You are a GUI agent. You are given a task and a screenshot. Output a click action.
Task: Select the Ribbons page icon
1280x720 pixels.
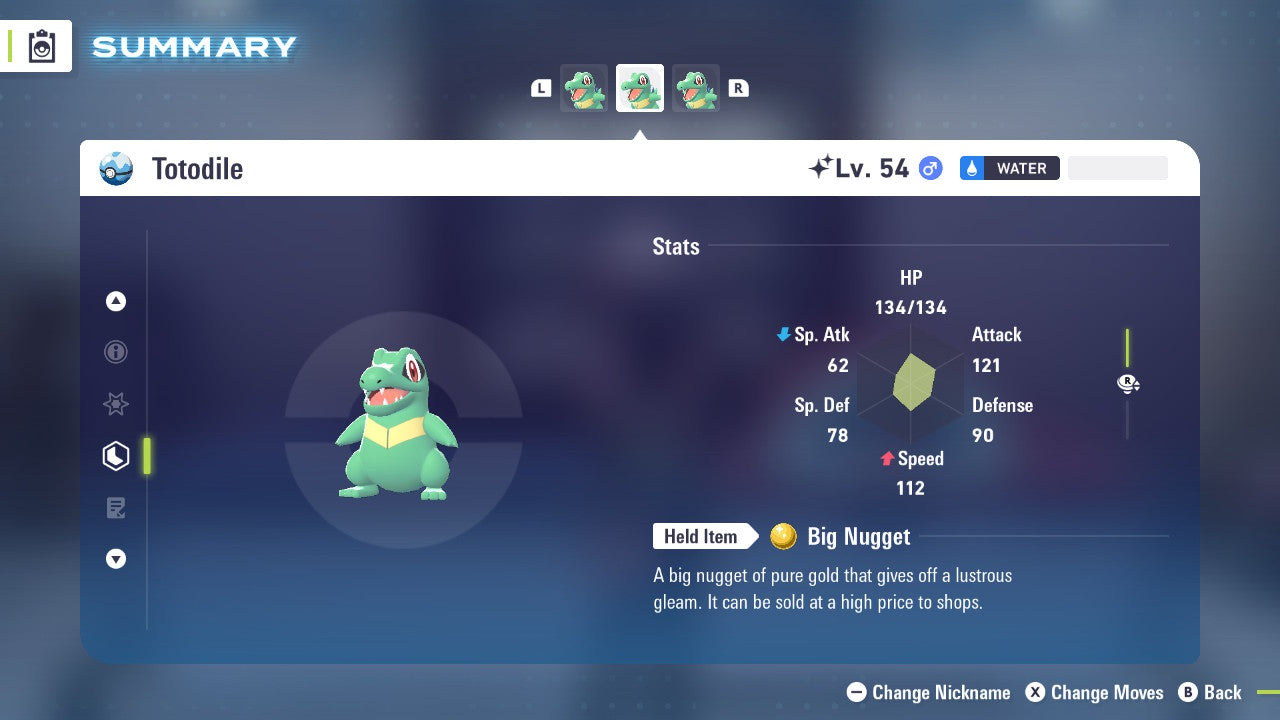116,404
